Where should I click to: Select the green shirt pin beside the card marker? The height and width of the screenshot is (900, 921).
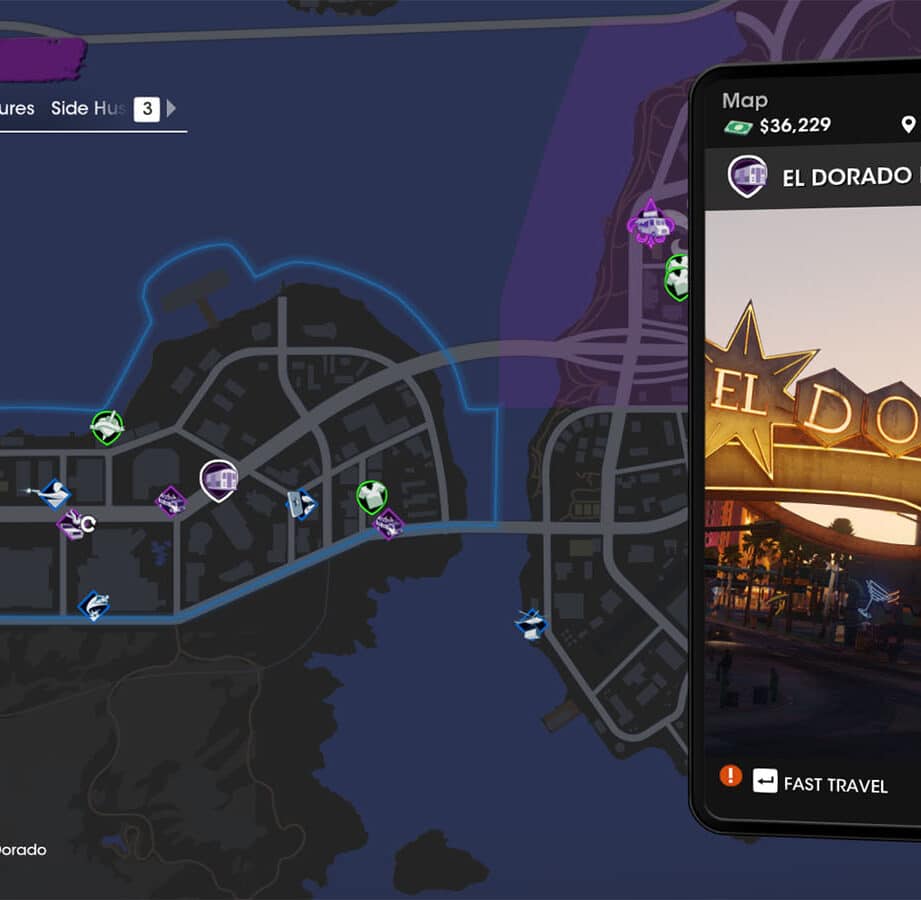tap(372, 496)
